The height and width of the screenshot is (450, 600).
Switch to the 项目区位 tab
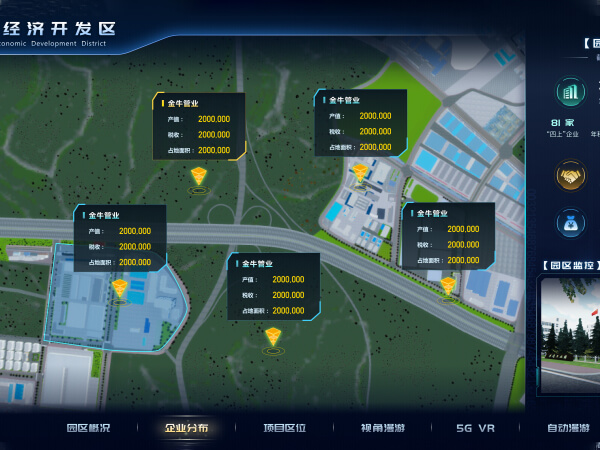point(285,428)
